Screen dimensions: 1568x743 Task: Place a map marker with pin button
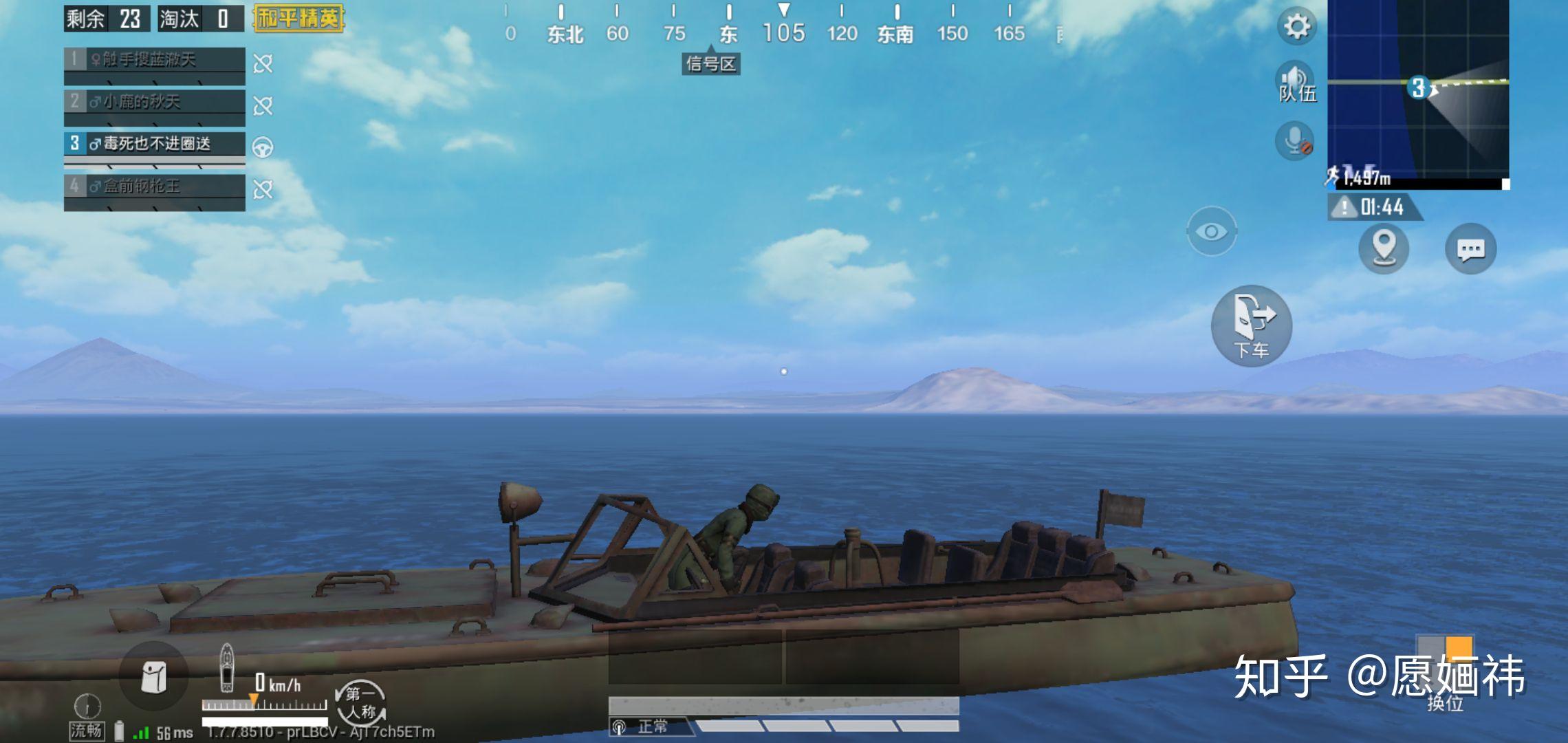(1384, 248)
